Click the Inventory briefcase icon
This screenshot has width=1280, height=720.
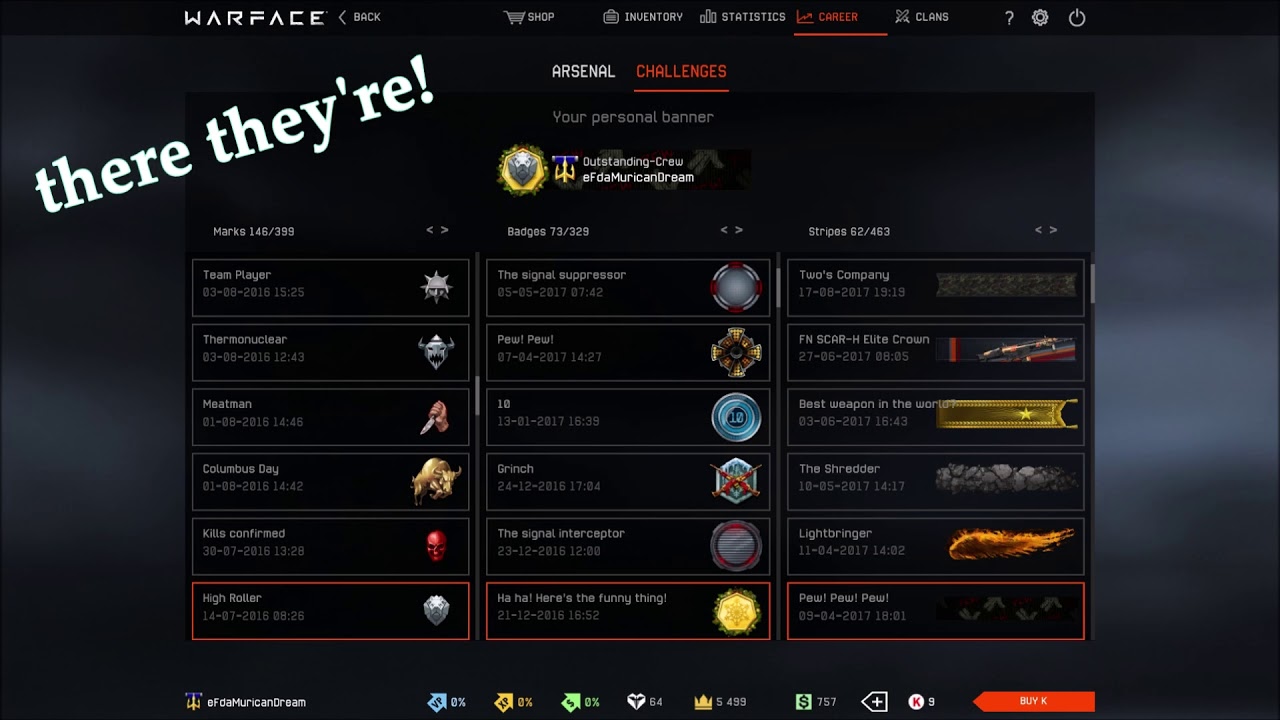tap(609, 16)
